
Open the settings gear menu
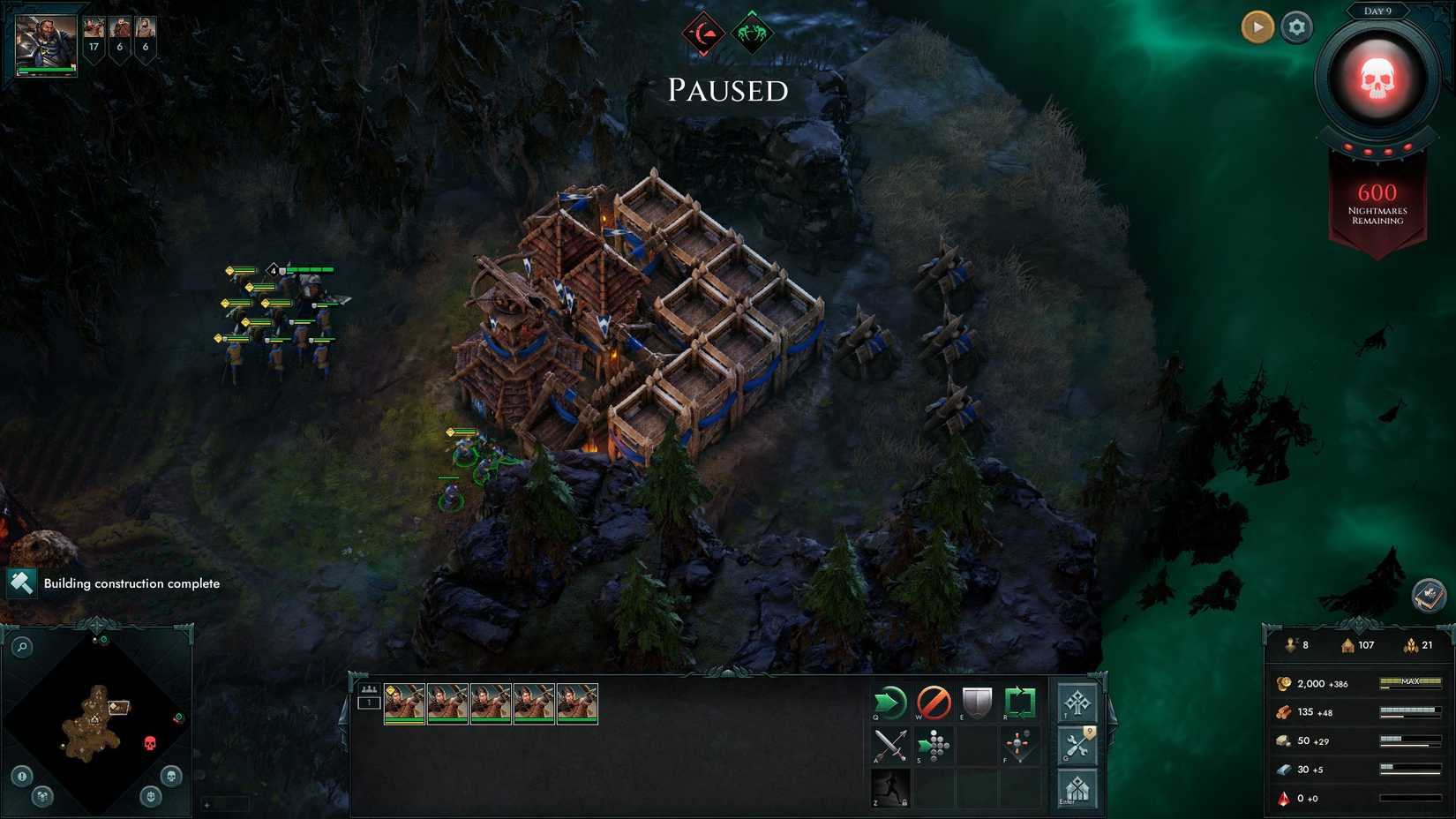coord(1295,27)
